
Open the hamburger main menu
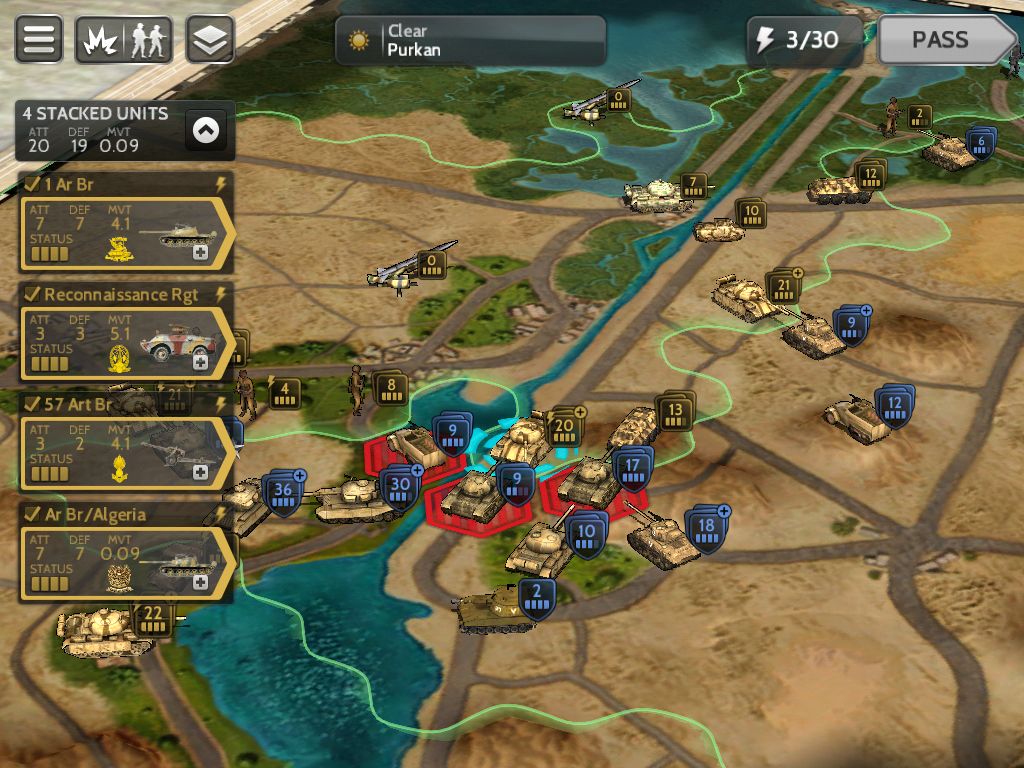pos(40,40)
